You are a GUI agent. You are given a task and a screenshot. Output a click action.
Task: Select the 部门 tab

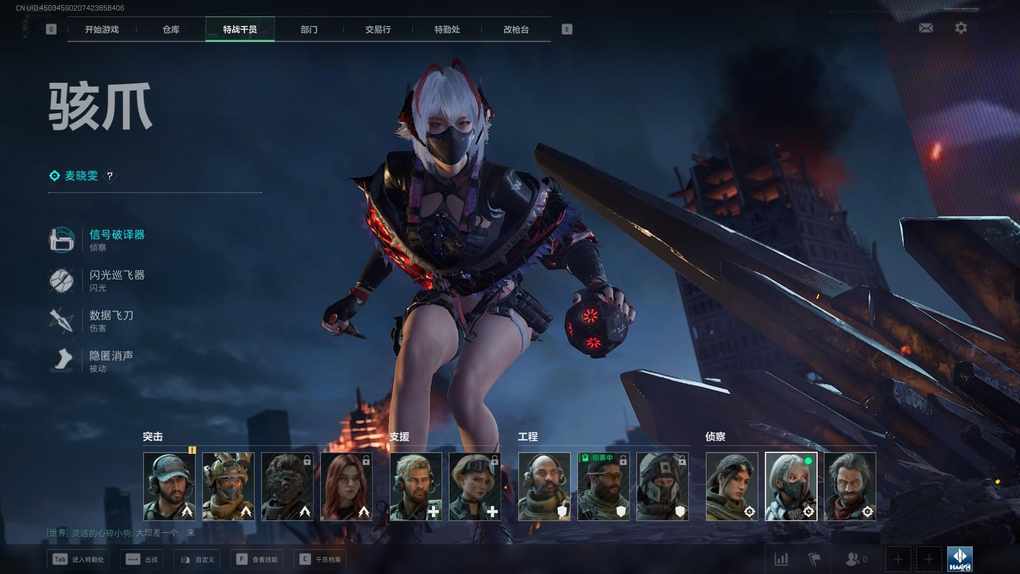point(309,30)
